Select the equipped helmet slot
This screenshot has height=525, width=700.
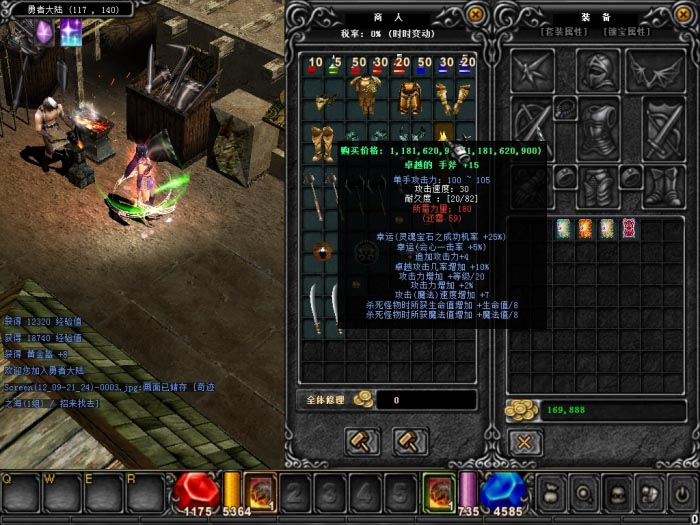pos(598,71)
